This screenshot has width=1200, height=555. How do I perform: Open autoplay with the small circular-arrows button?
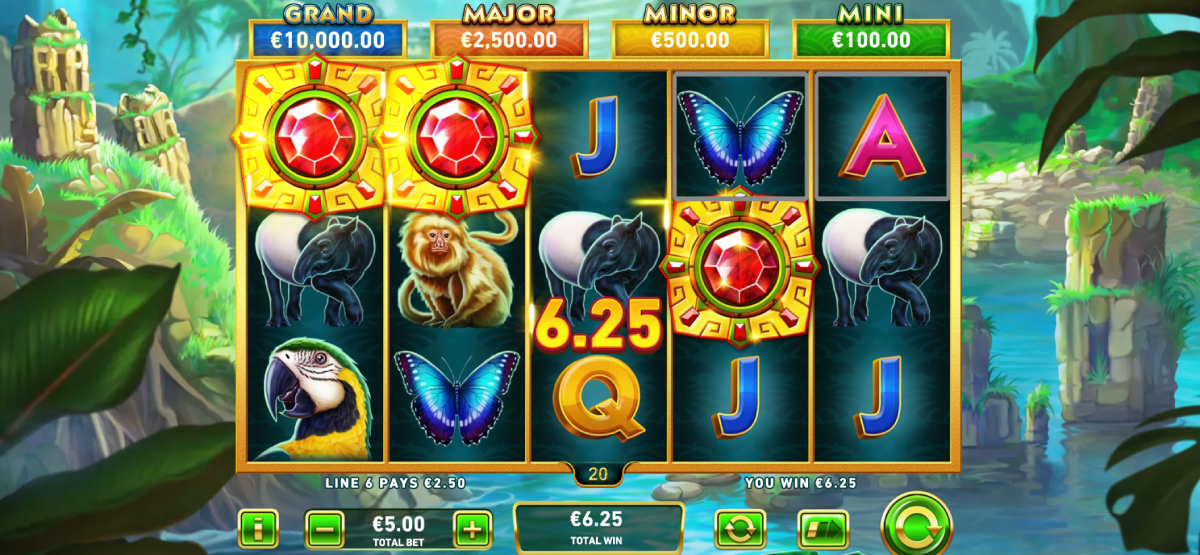pyautogui.click(x=740, y=528)
